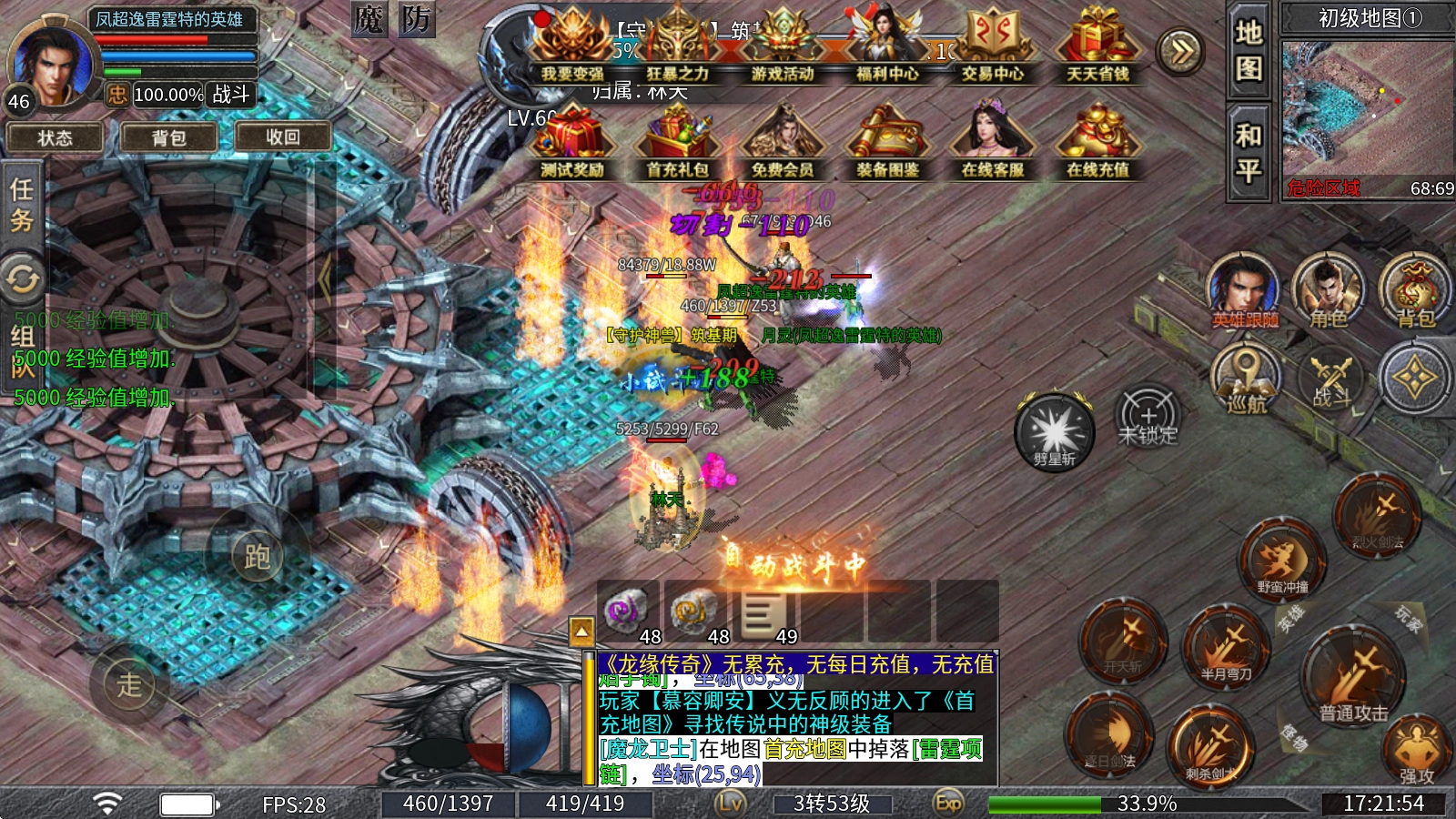
Task: Activate the 劈星斩 skill
Action: click(x=1054, y=431)
